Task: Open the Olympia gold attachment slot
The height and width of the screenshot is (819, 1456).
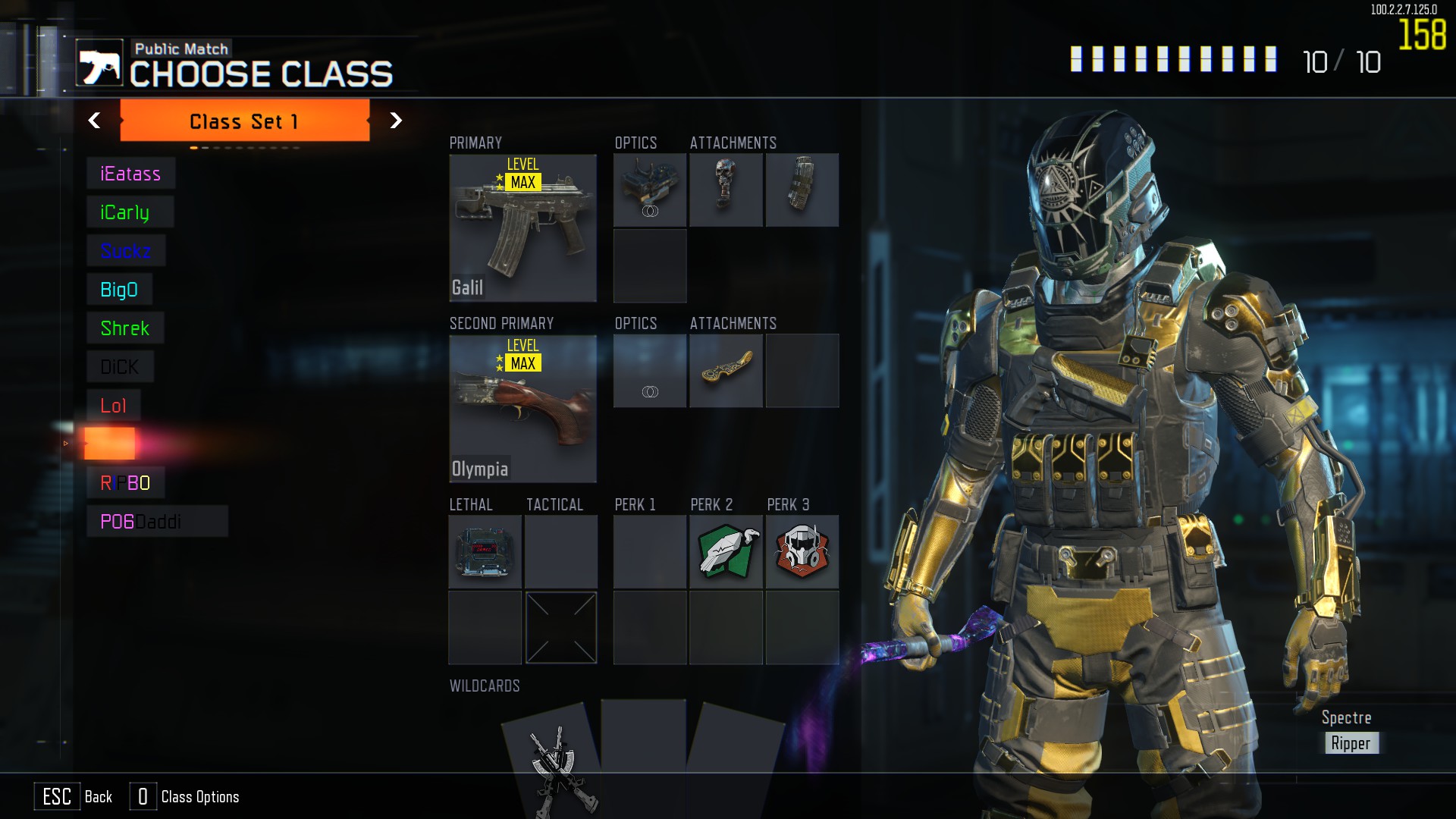Action: 726,371
